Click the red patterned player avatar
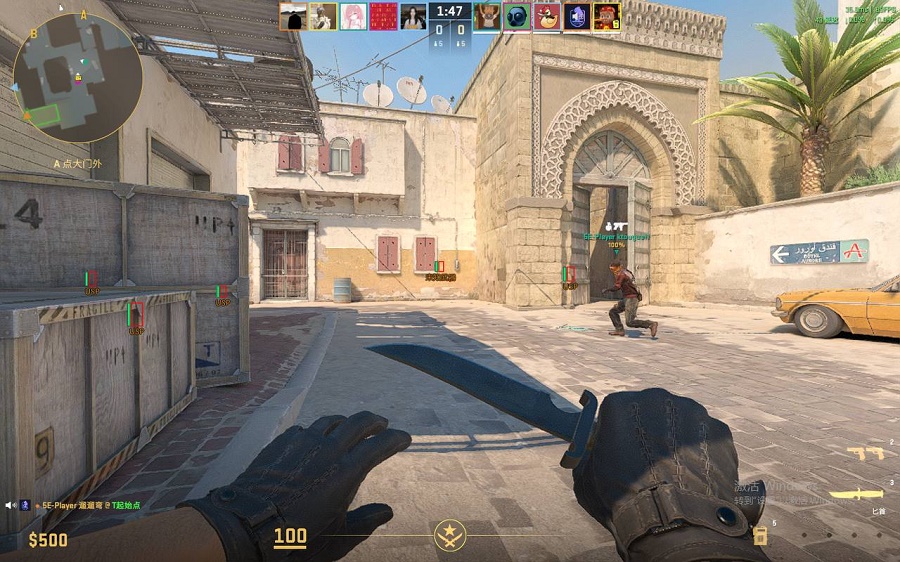 point(383,16)
